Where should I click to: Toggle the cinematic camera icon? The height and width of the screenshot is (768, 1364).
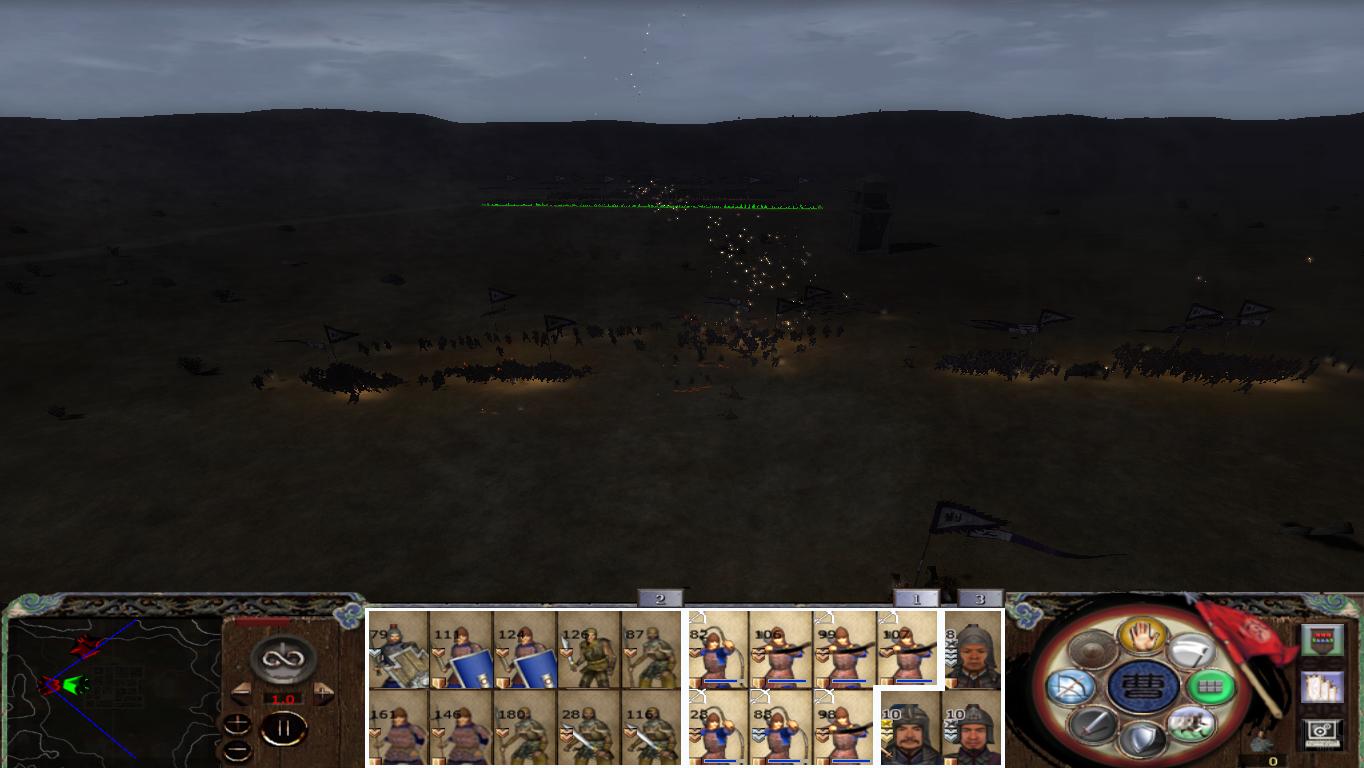(x=1322, y=732)
